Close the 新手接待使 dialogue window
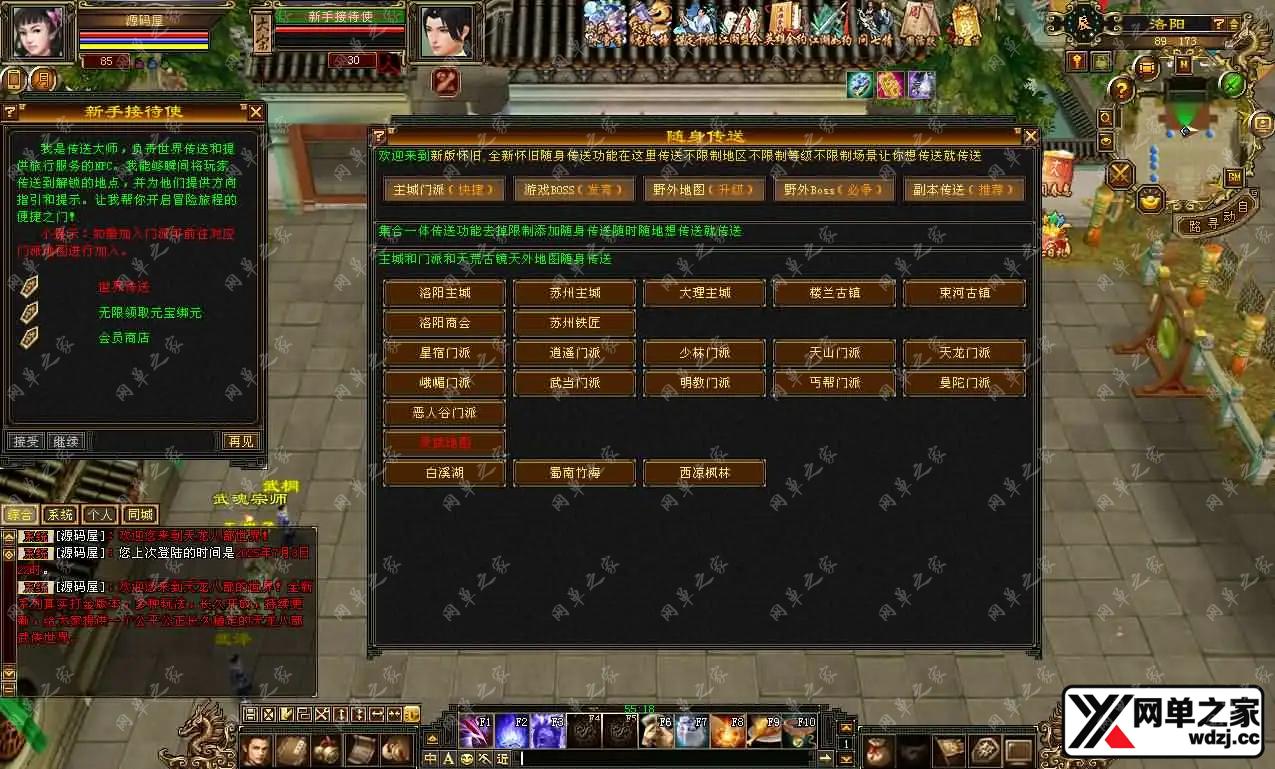 coord(256,112)
